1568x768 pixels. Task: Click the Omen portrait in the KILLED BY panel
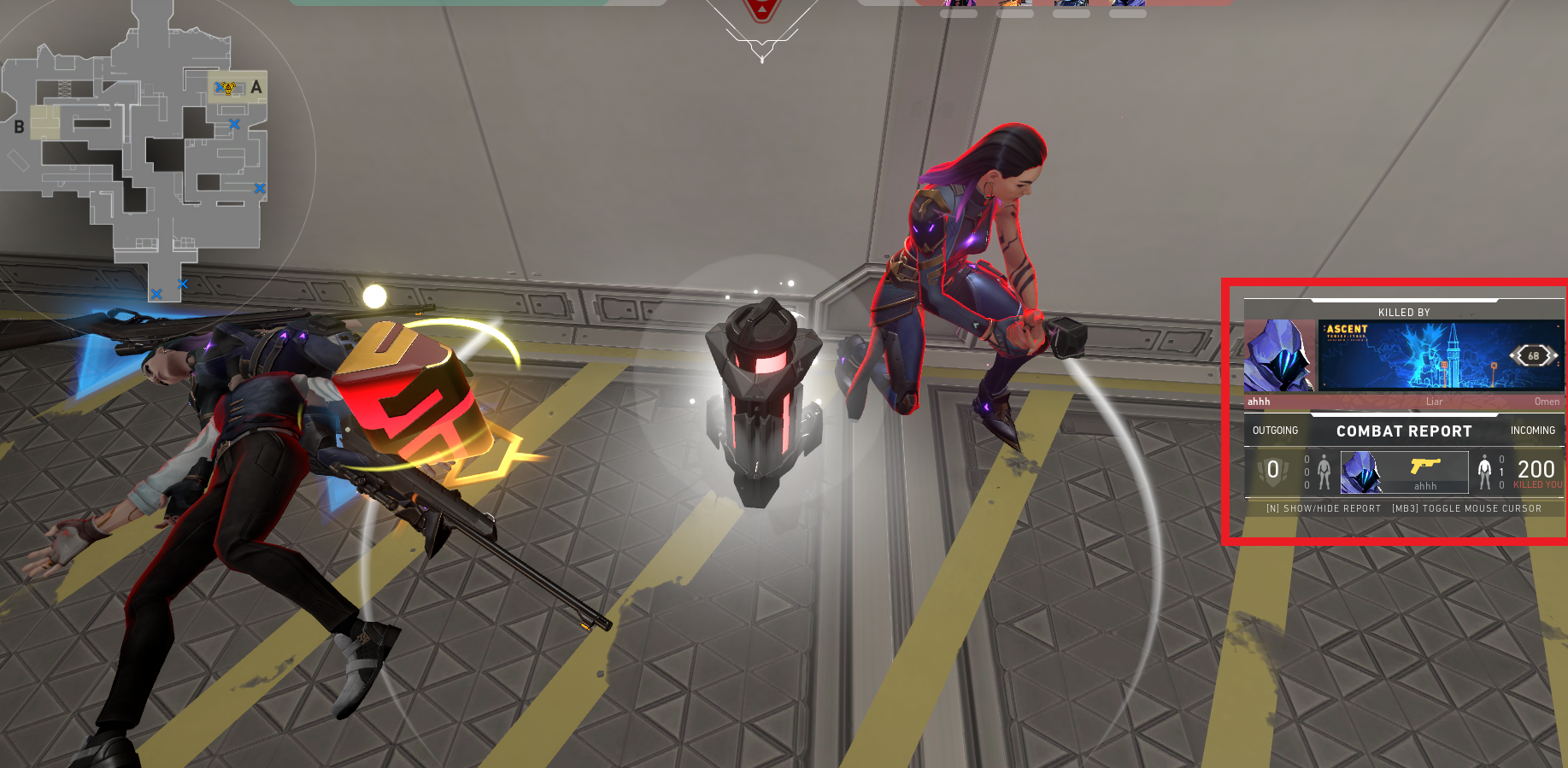(x=1278, y=355)
